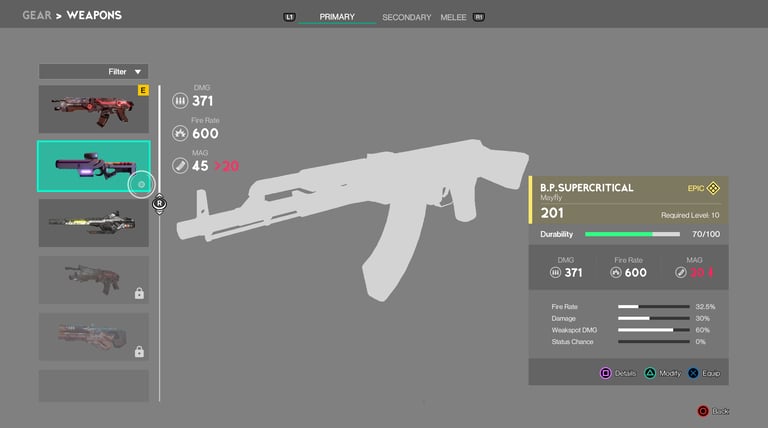Equip the B.P. Supercritical weapon

pos(707,373)
